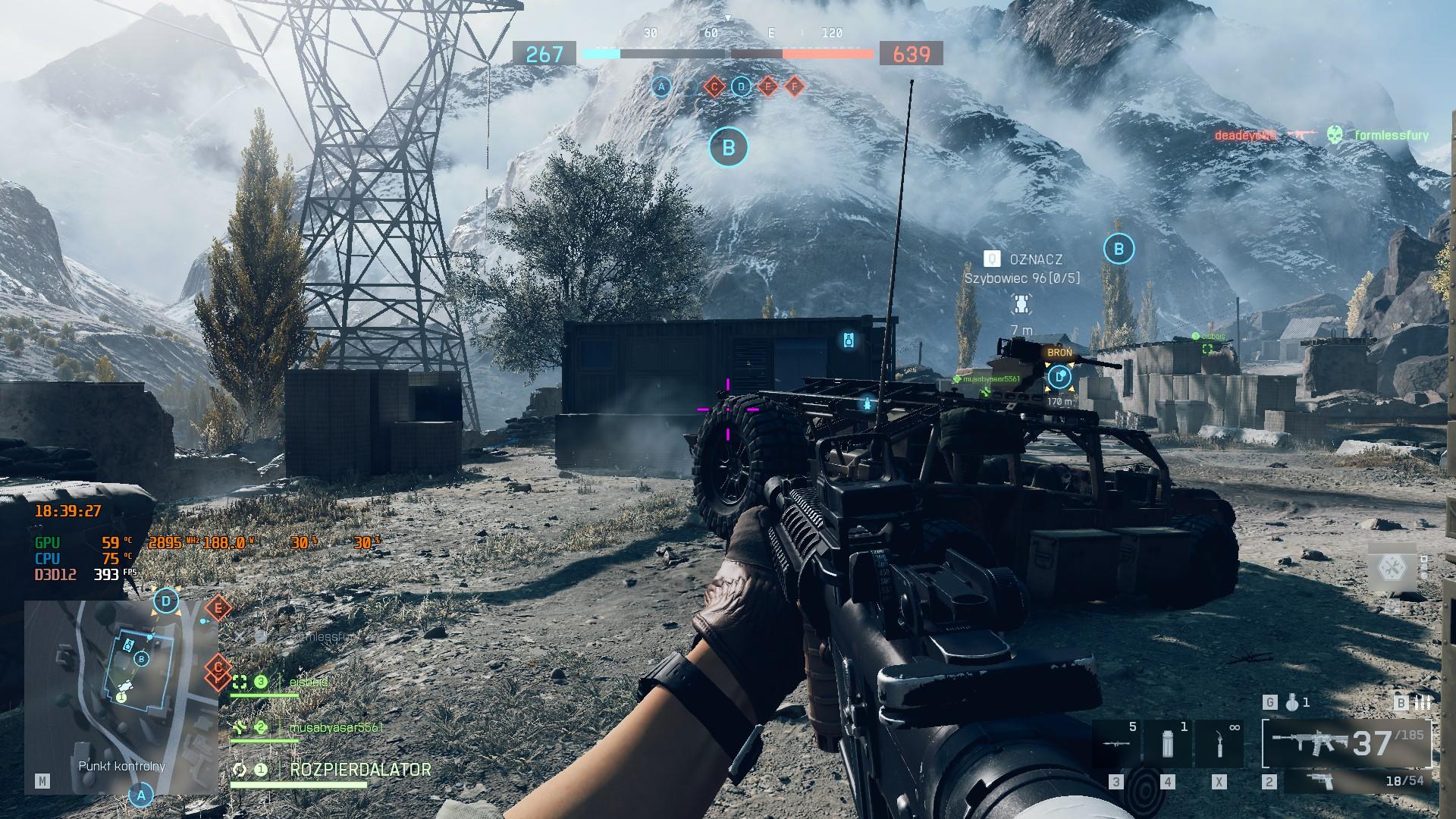Select squad member eisbeis in squad list
The image size is (1456, 819).
308,682
